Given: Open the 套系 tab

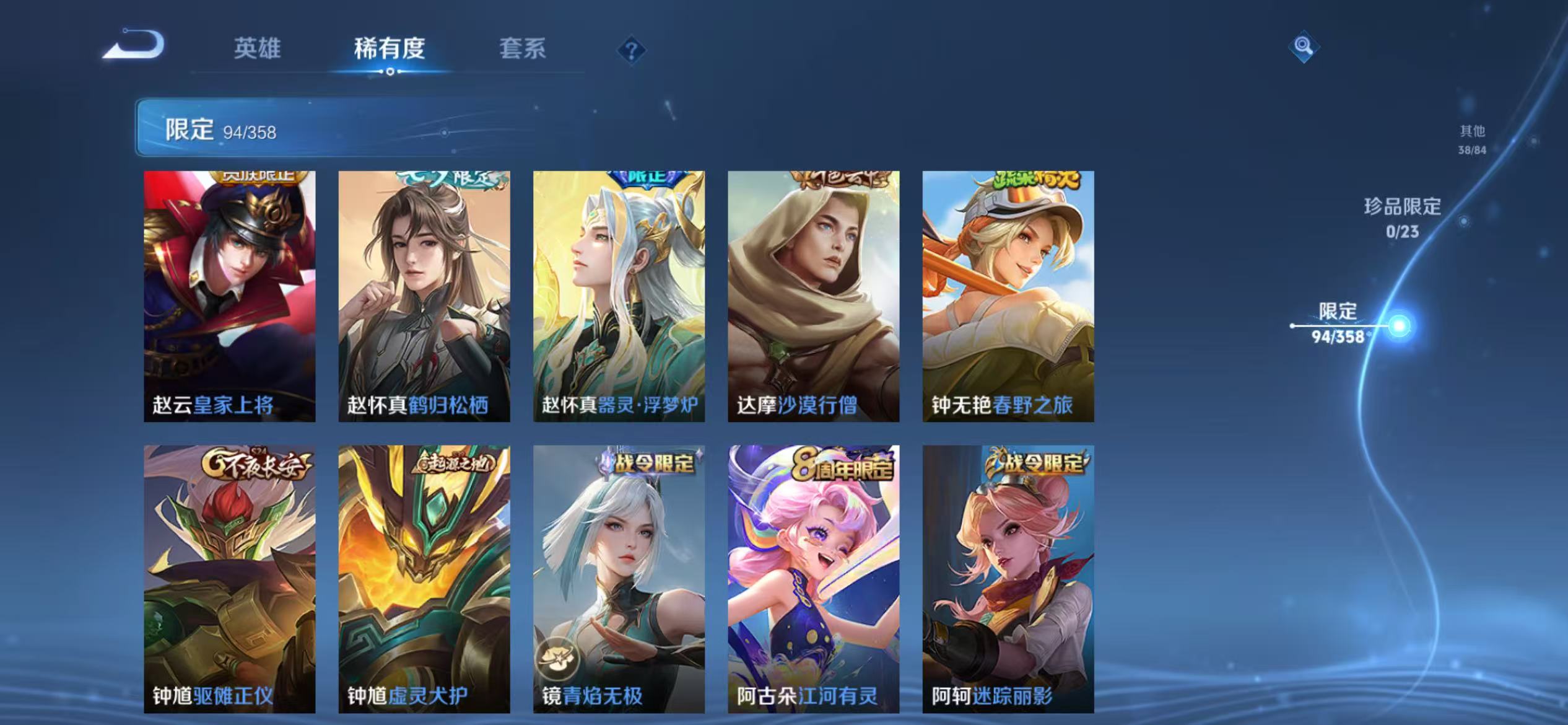Looking at the screenshot, I should pyautogui.click(x=523, y=50).
